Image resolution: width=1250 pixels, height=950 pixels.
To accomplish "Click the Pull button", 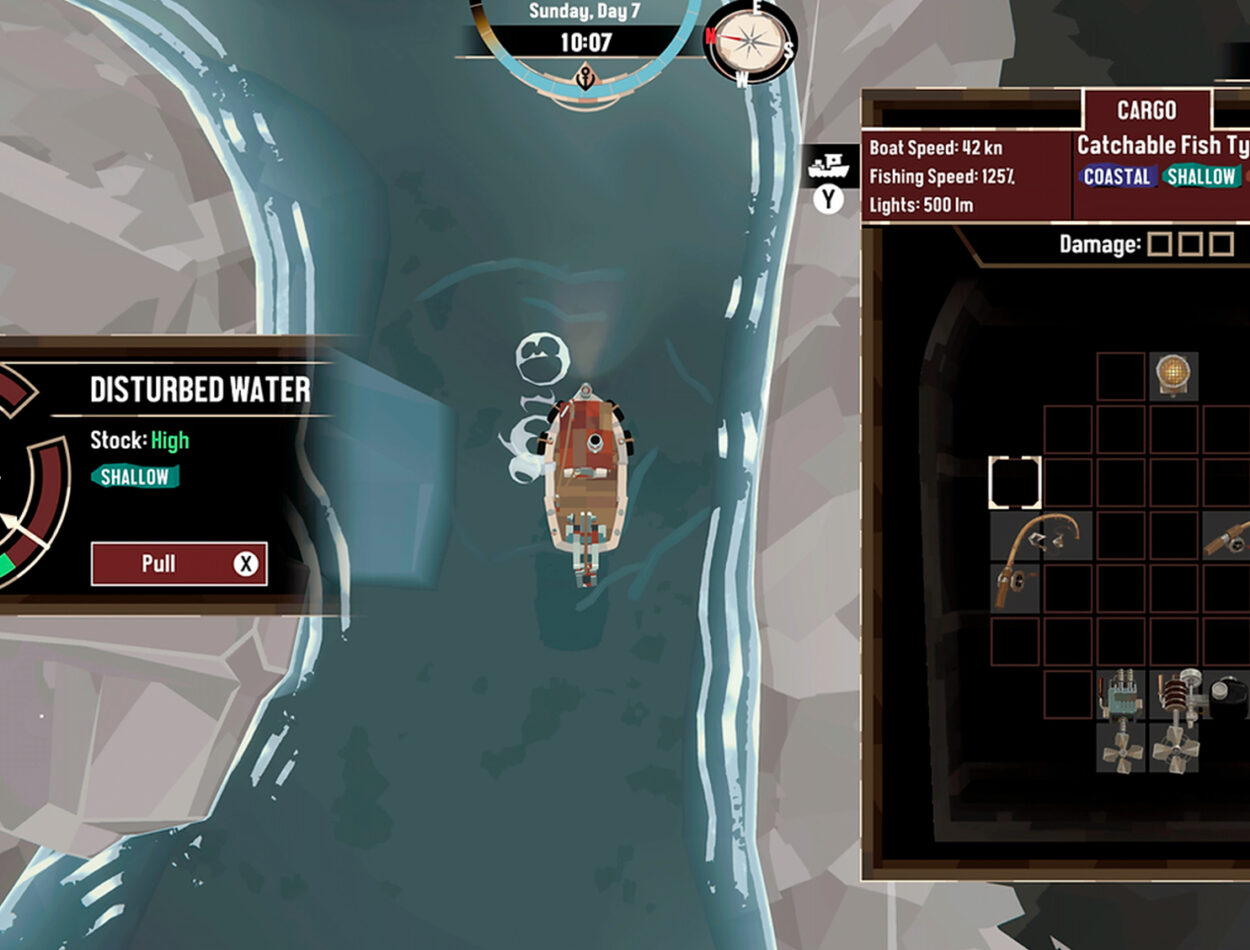I will coord(179,564).
